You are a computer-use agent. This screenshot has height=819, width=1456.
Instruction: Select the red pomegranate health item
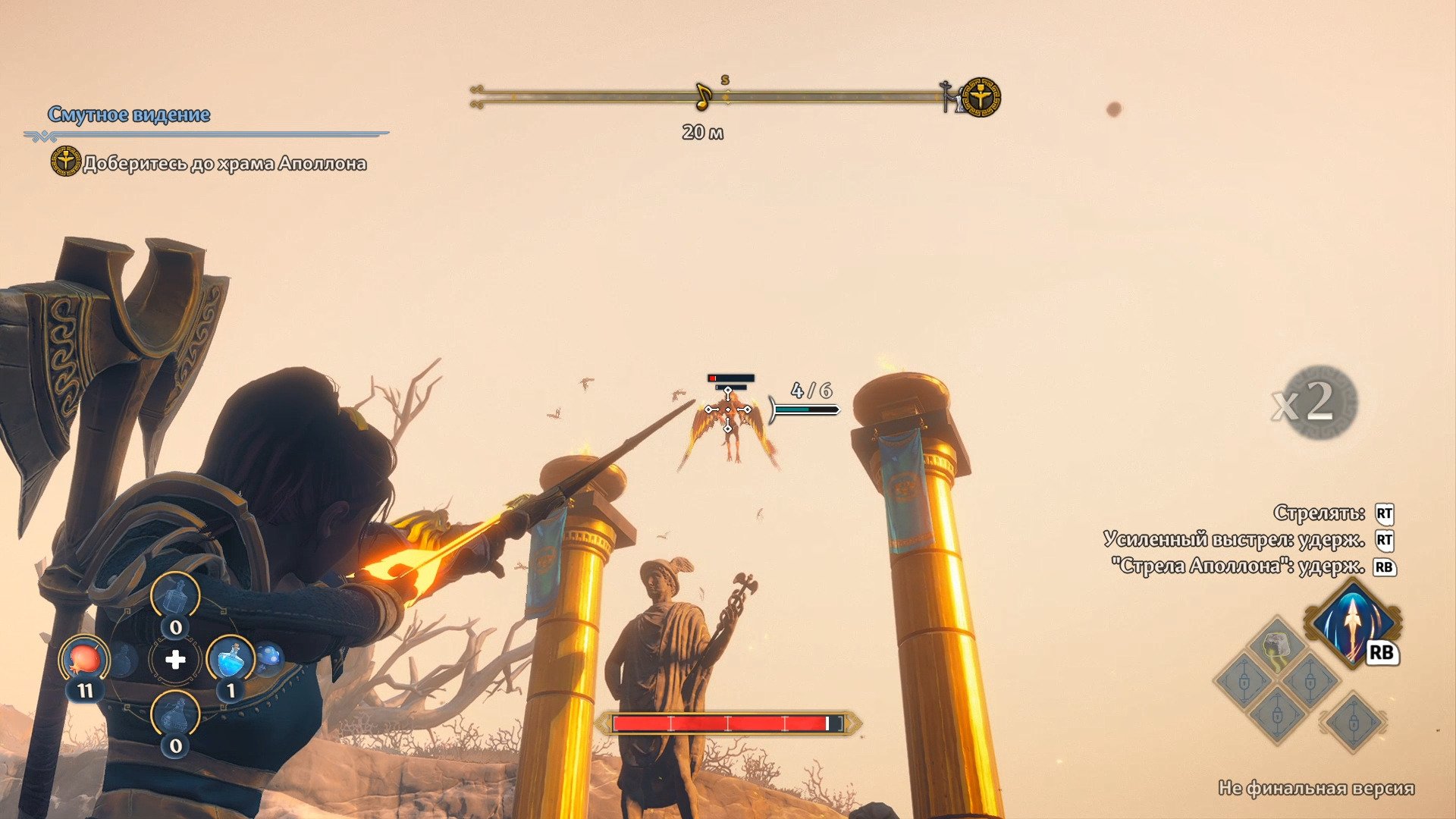pyautogui.click(x=84, y=657)
